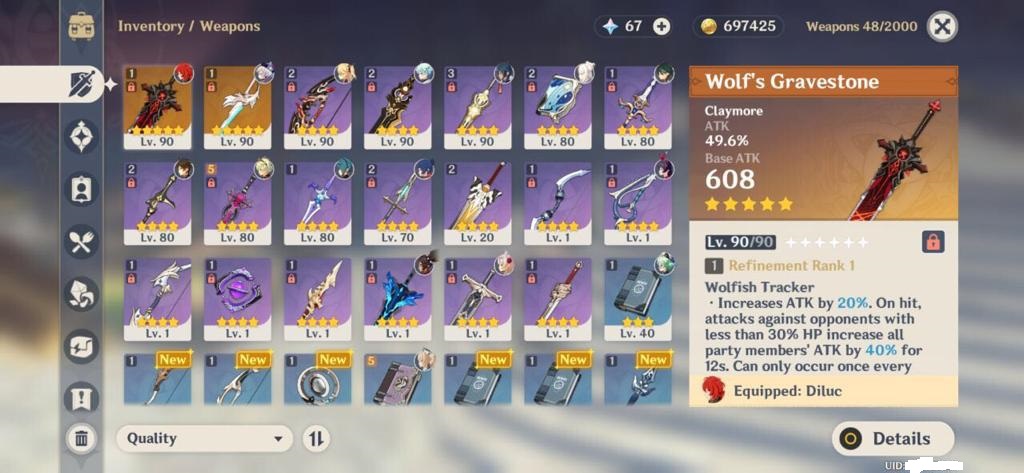
Task: Open the Quality sort dropdown
Action: (204, 438)
